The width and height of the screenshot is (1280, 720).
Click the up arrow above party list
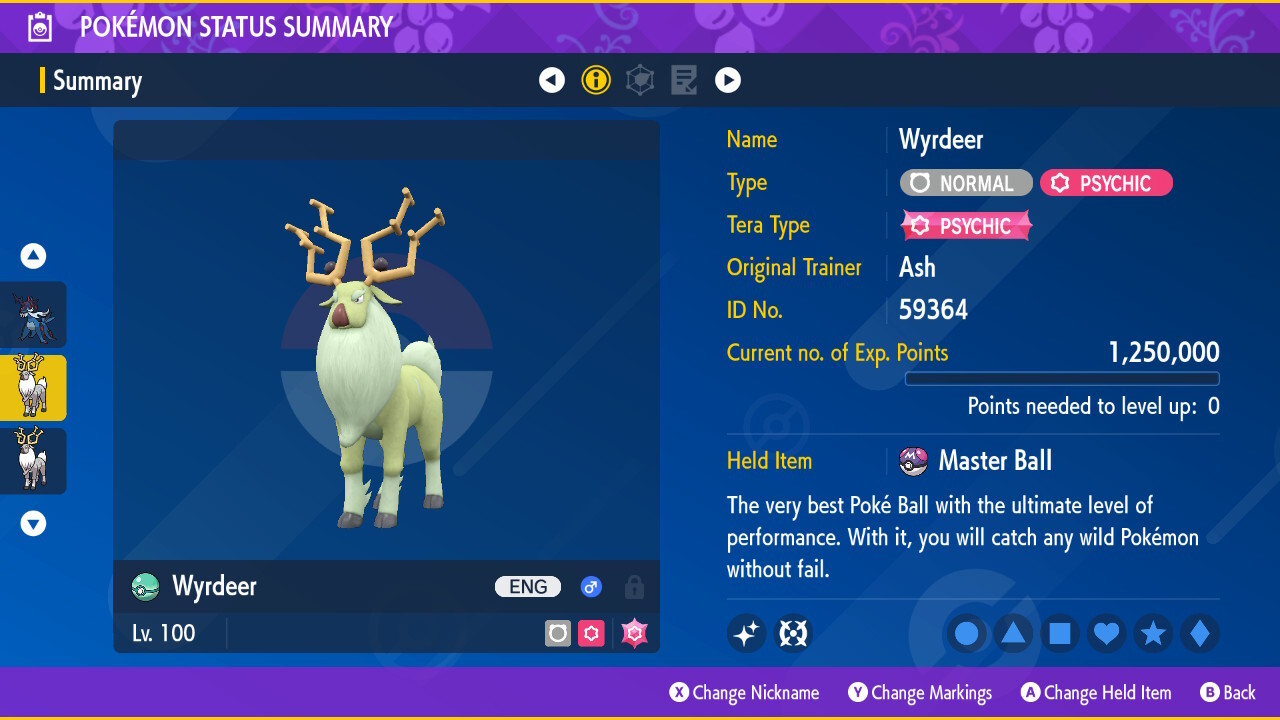[x=33, y=256]
